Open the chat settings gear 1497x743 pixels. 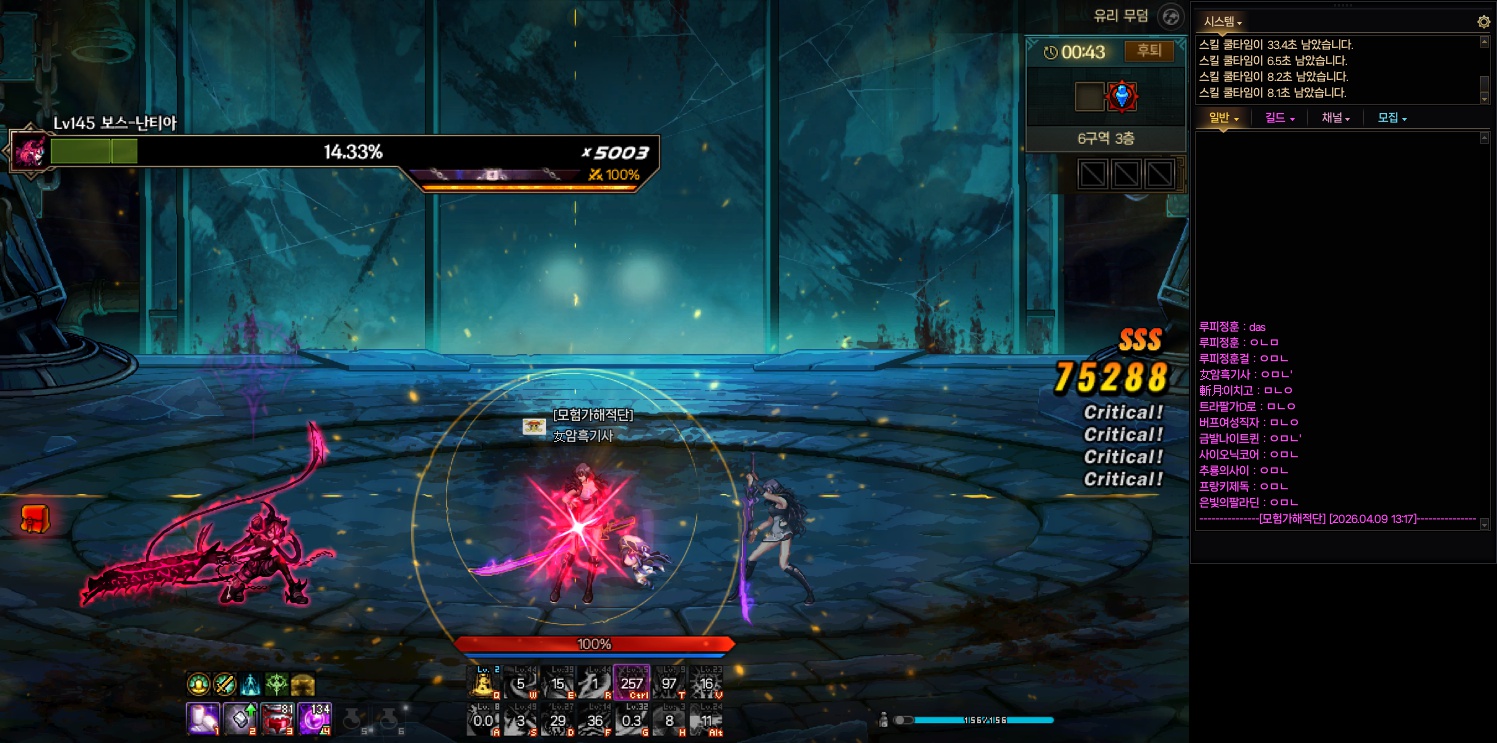pyautogui.click(x=1483, y=21)
